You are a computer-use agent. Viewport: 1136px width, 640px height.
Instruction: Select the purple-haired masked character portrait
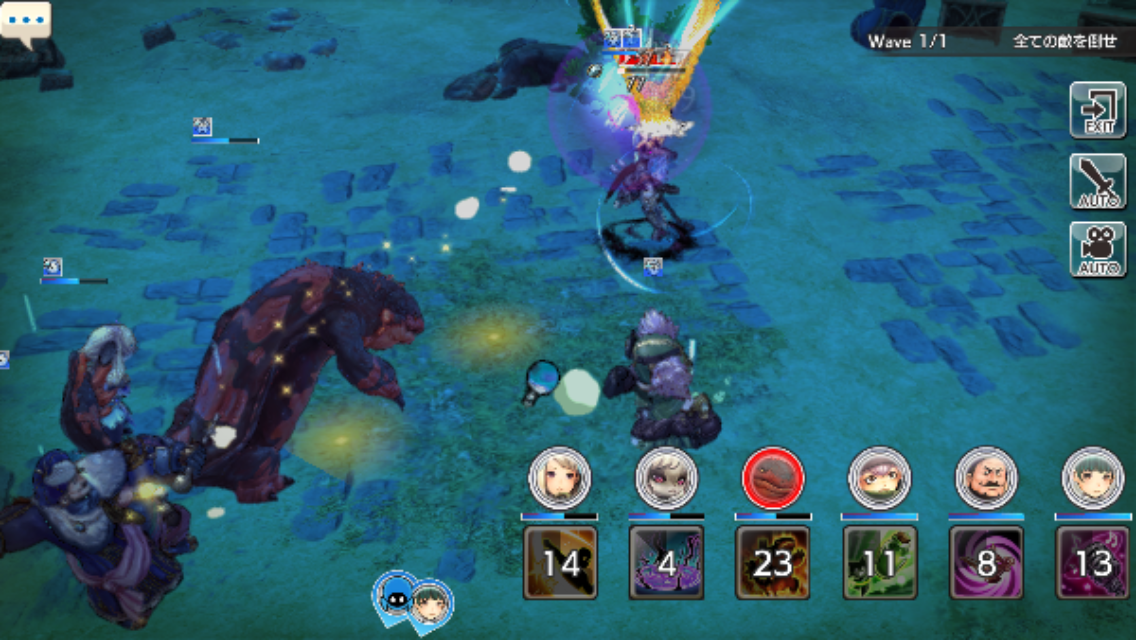[x=879, y=478]
